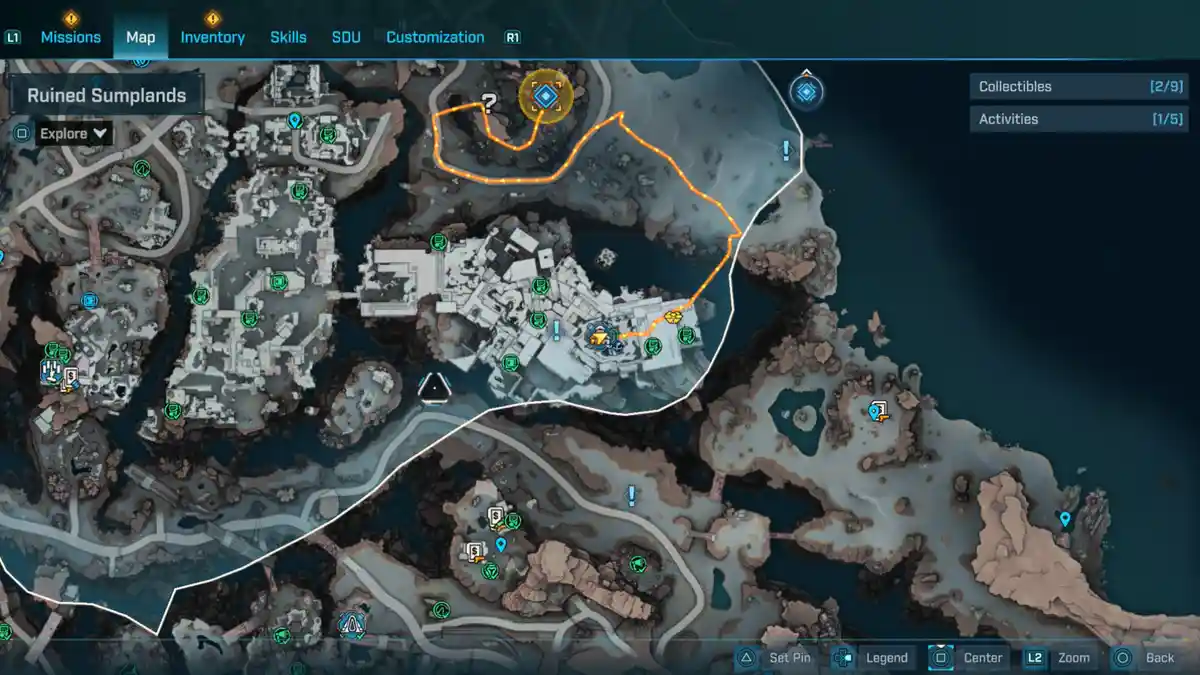Click the white triangle player arrow
This screenshot has width=1200, height=675.
434,386
